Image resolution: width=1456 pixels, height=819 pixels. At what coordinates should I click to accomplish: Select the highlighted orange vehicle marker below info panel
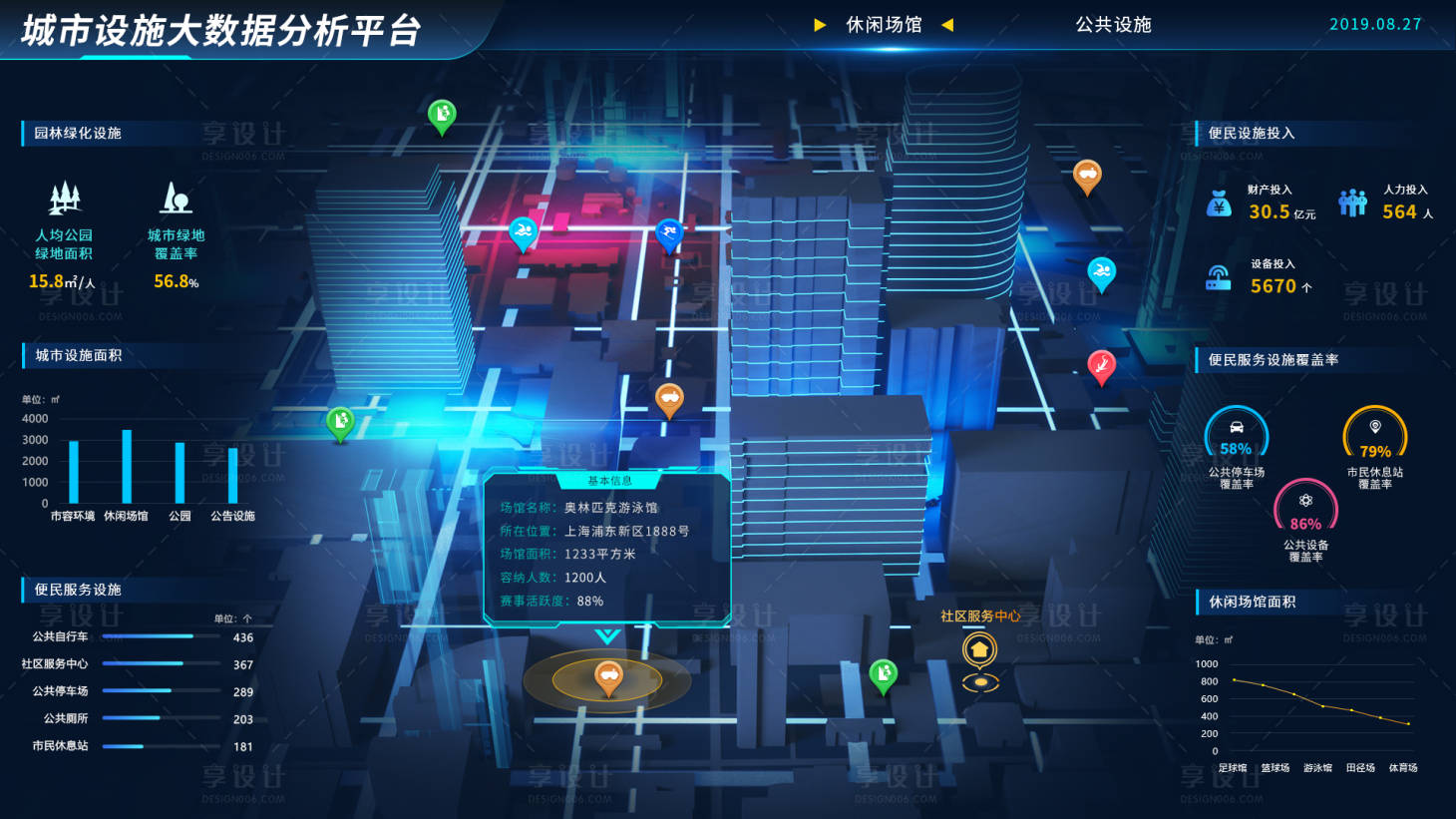(x=607, y=676)
